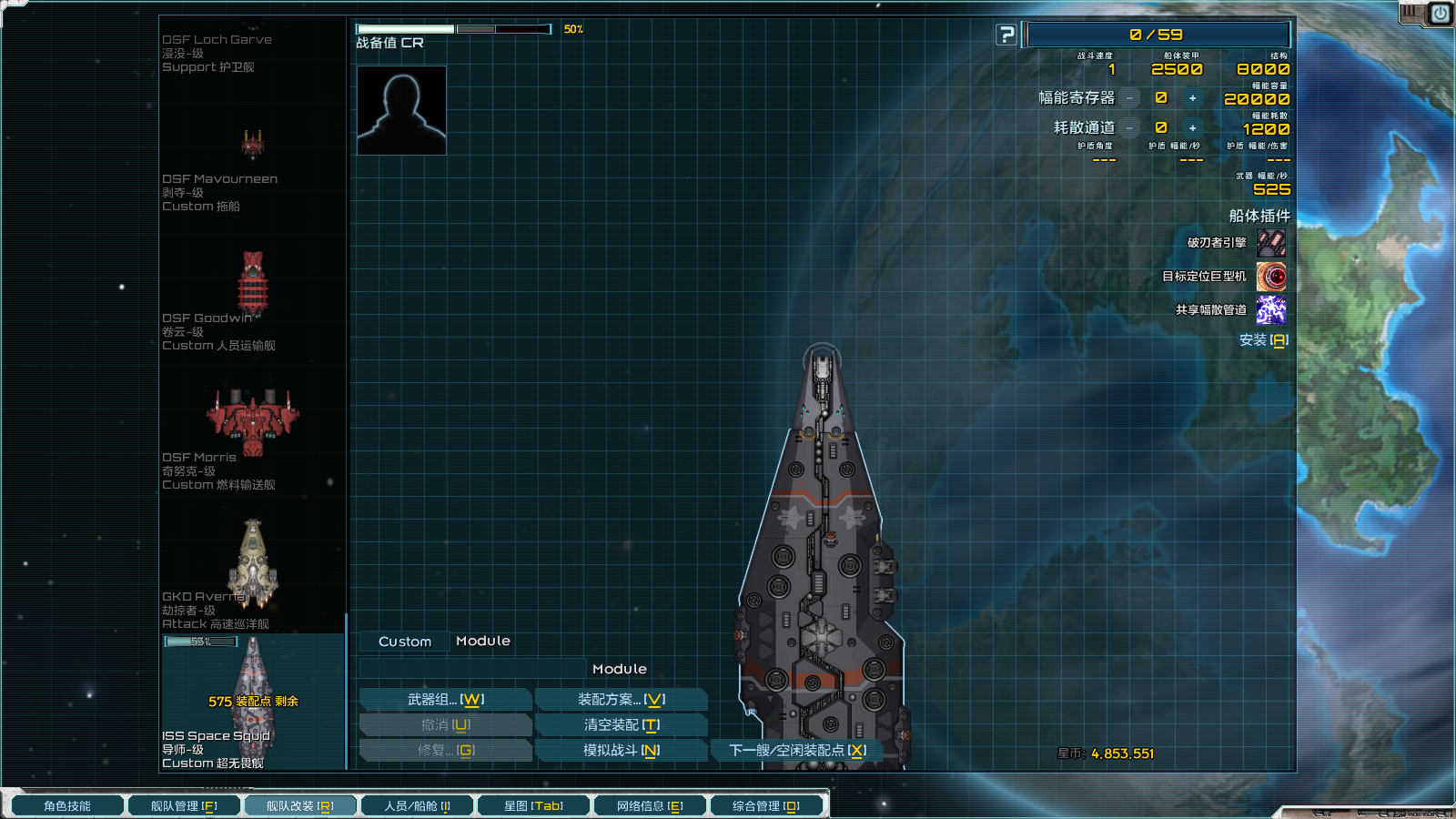
Task: Select the Blade Breaker engine hull mod icon
Action: click(x=1271, y=243)
